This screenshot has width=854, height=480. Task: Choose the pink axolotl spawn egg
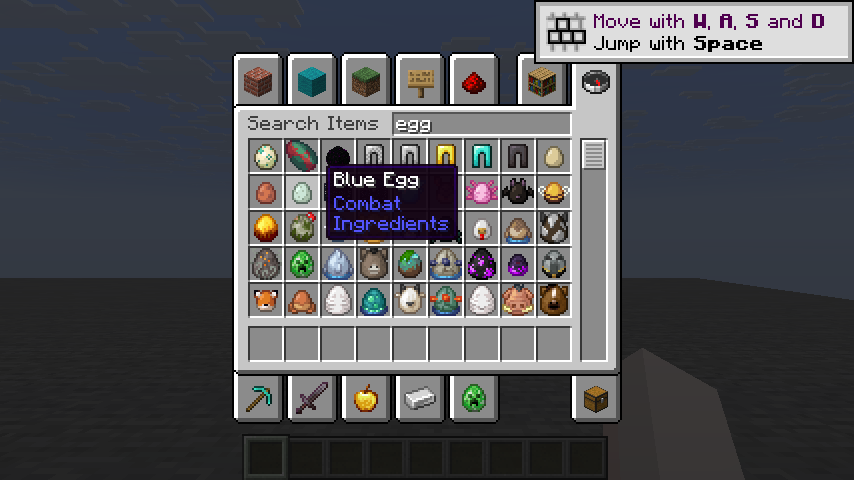[x=481, y=192]
